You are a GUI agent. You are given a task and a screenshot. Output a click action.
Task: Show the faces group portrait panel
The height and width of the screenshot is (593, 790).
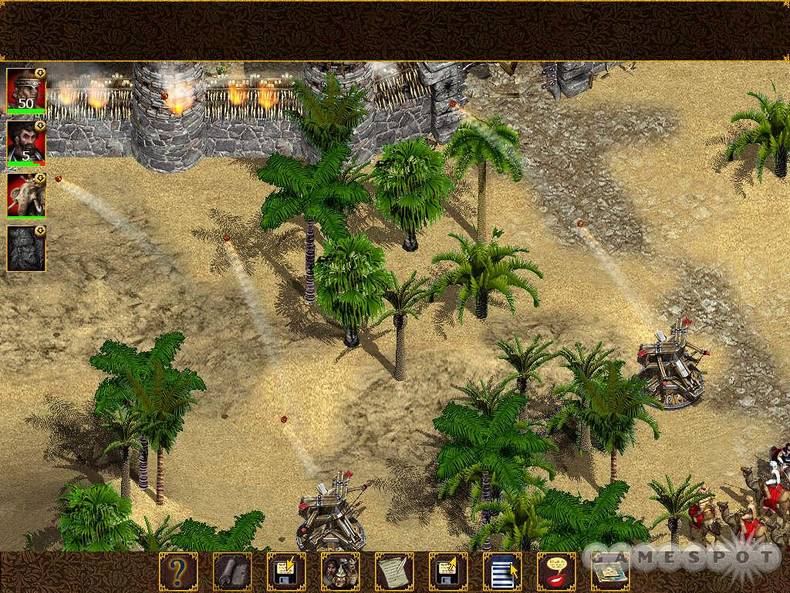point(340,571)
